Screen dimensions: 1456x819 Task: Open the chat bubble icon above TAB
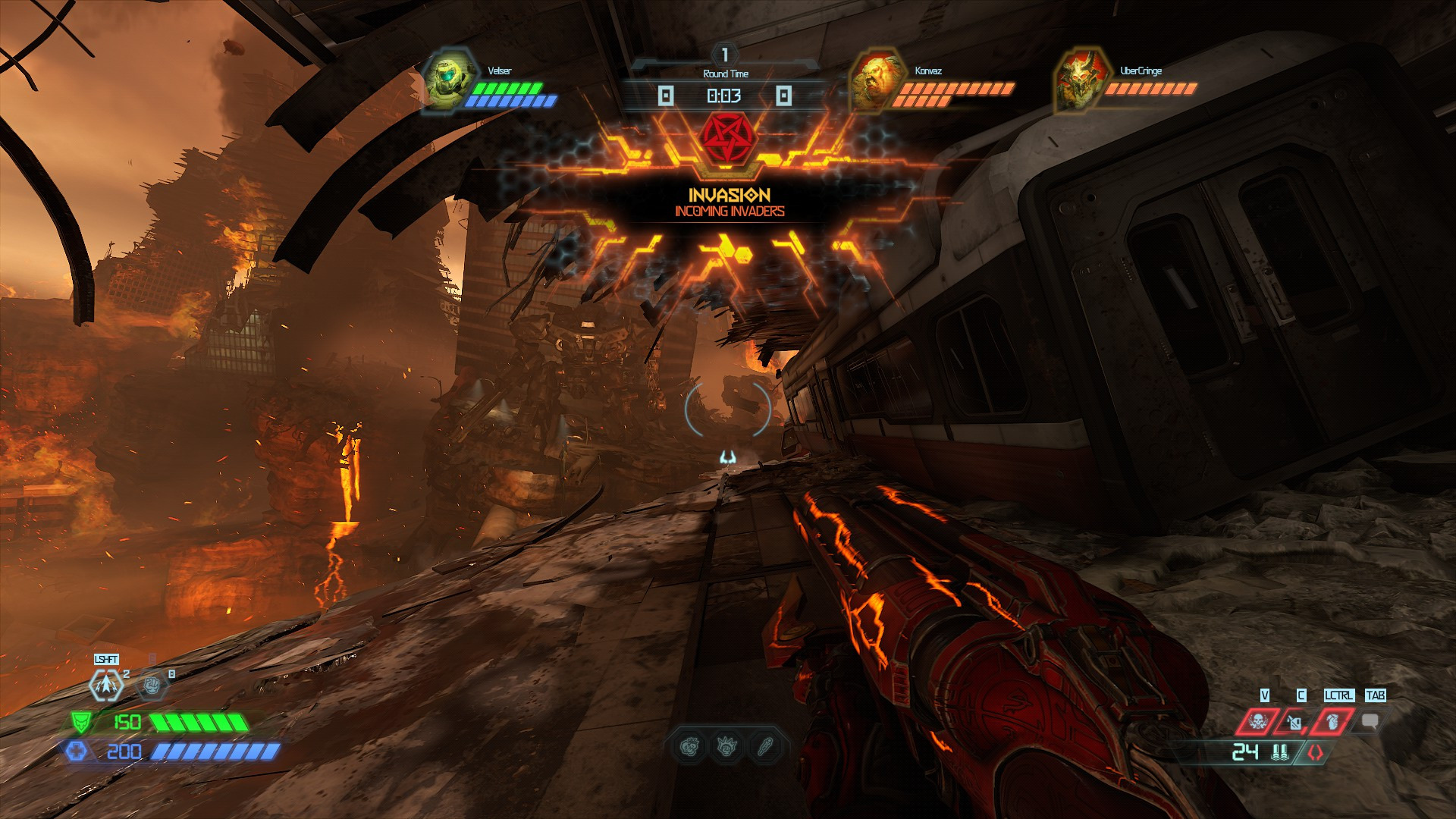tap(1370, 720)
